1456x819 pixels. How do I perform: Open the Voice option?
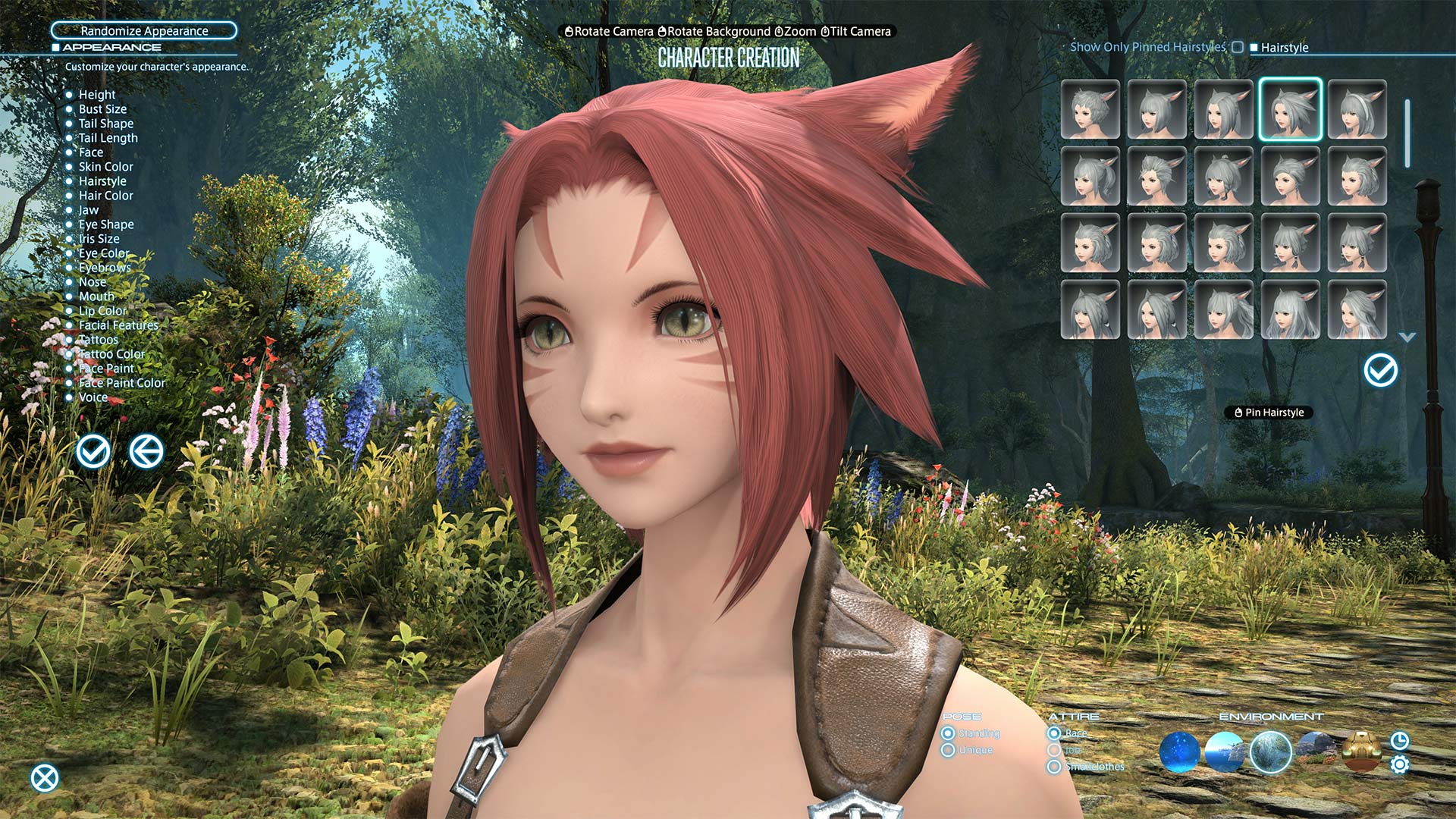(x=93, y=397)
